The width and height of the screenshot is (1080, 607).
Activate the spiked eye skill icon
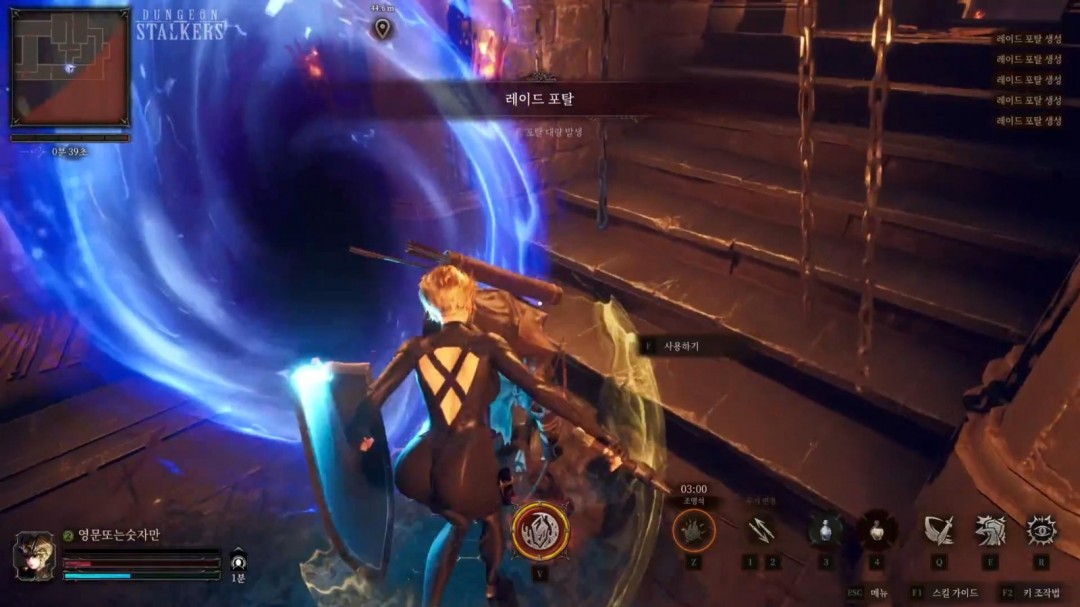click(x=1042, y=530)
